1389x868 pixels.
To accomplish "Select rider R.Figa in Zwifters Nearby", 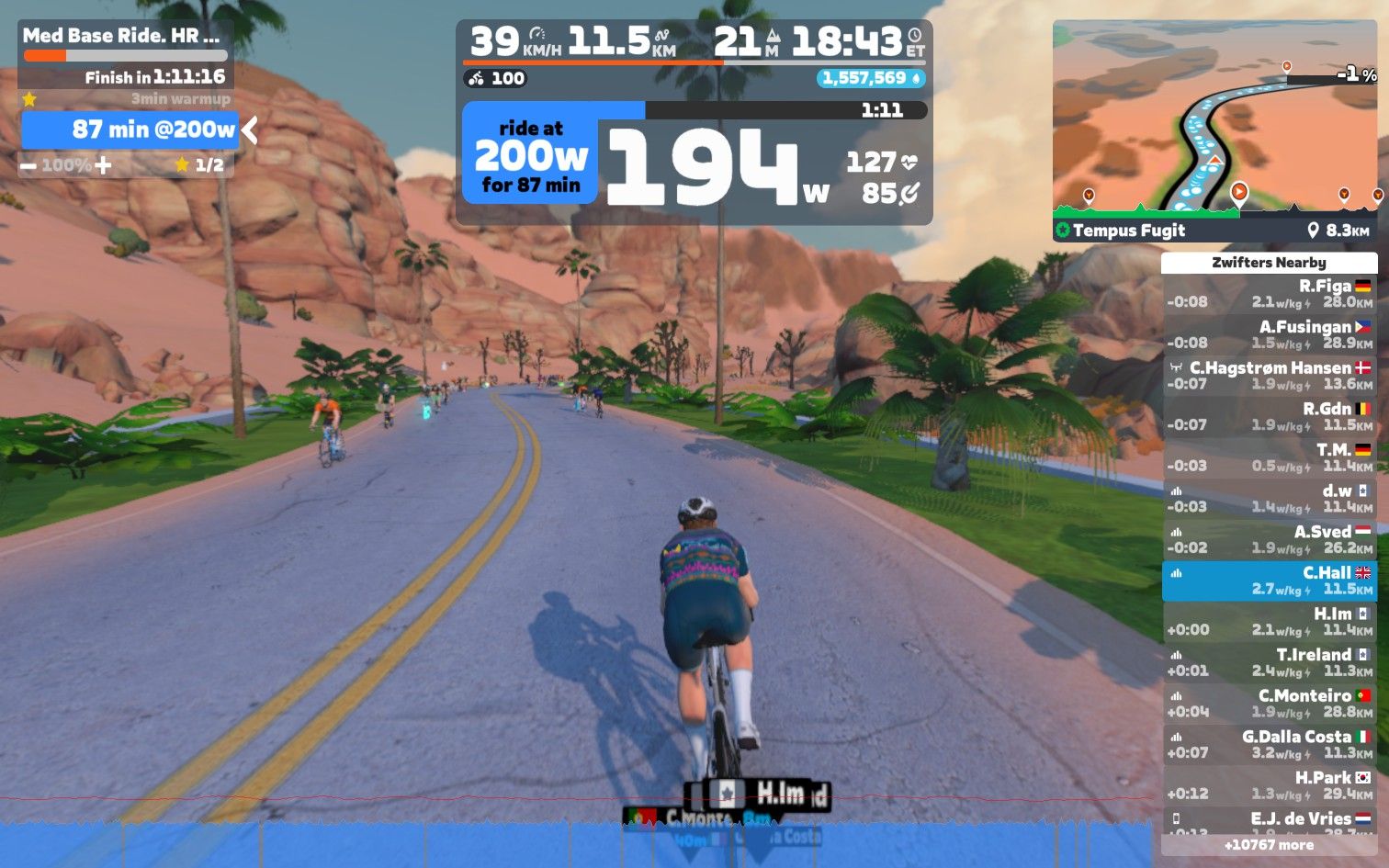I will [1269, 294].
